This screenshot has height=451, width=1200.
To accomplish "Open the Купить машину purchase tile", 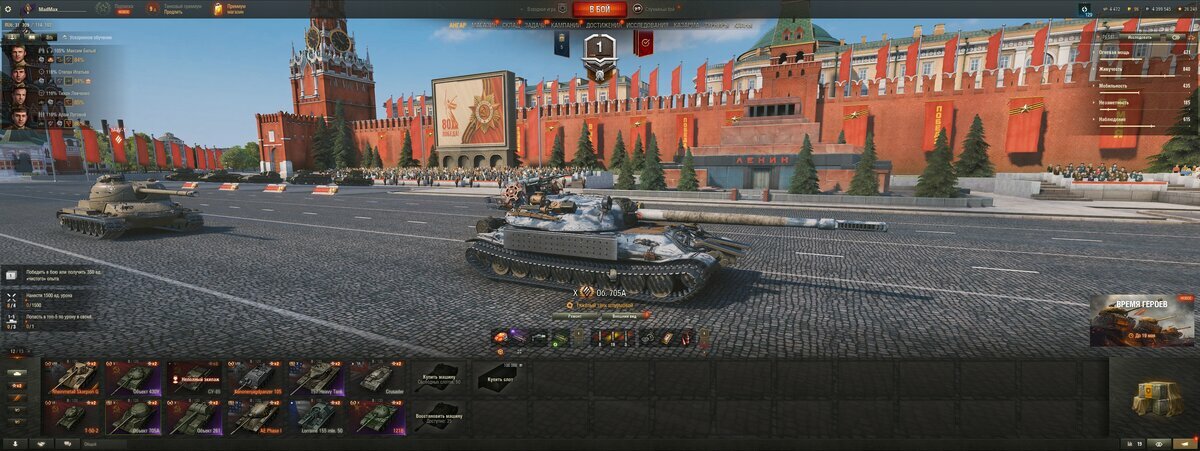I will tap(437, 378).
